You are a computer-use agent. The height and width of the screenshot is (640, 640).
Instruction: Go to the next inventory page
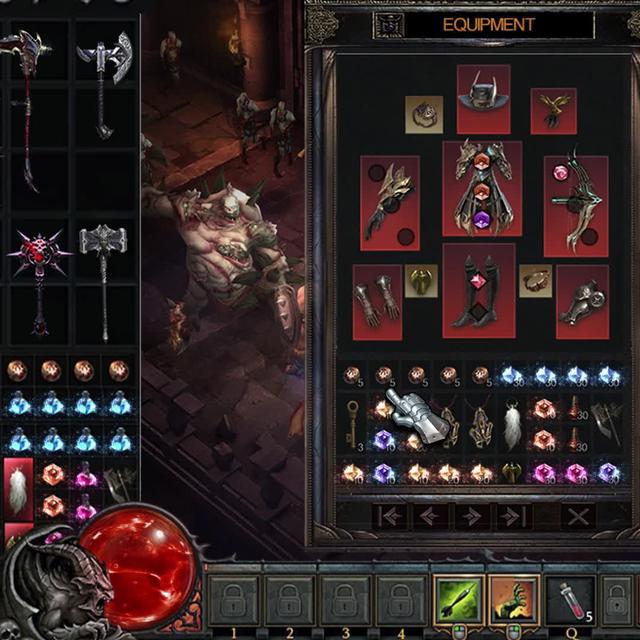(472, 516)
